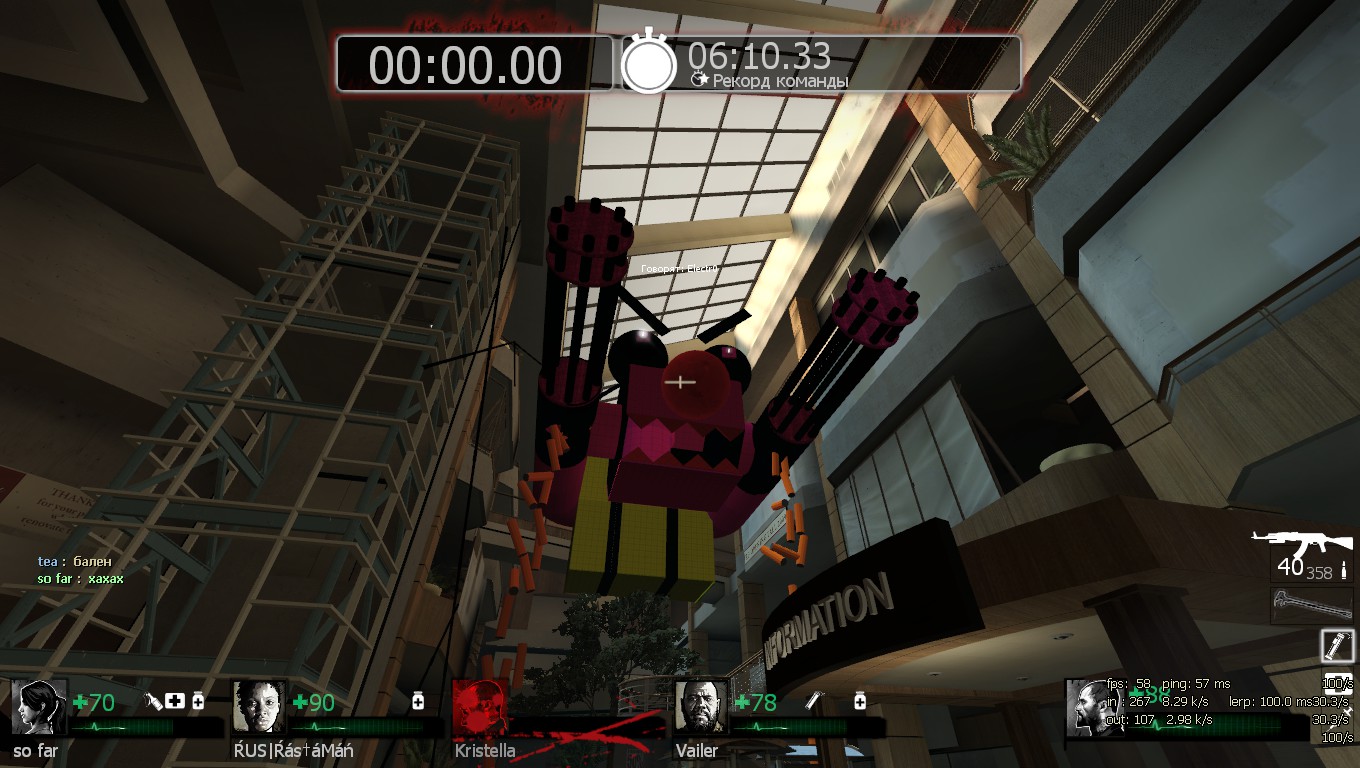
Task: Click so far's molotov throwable icon
Action: [153, 702]
